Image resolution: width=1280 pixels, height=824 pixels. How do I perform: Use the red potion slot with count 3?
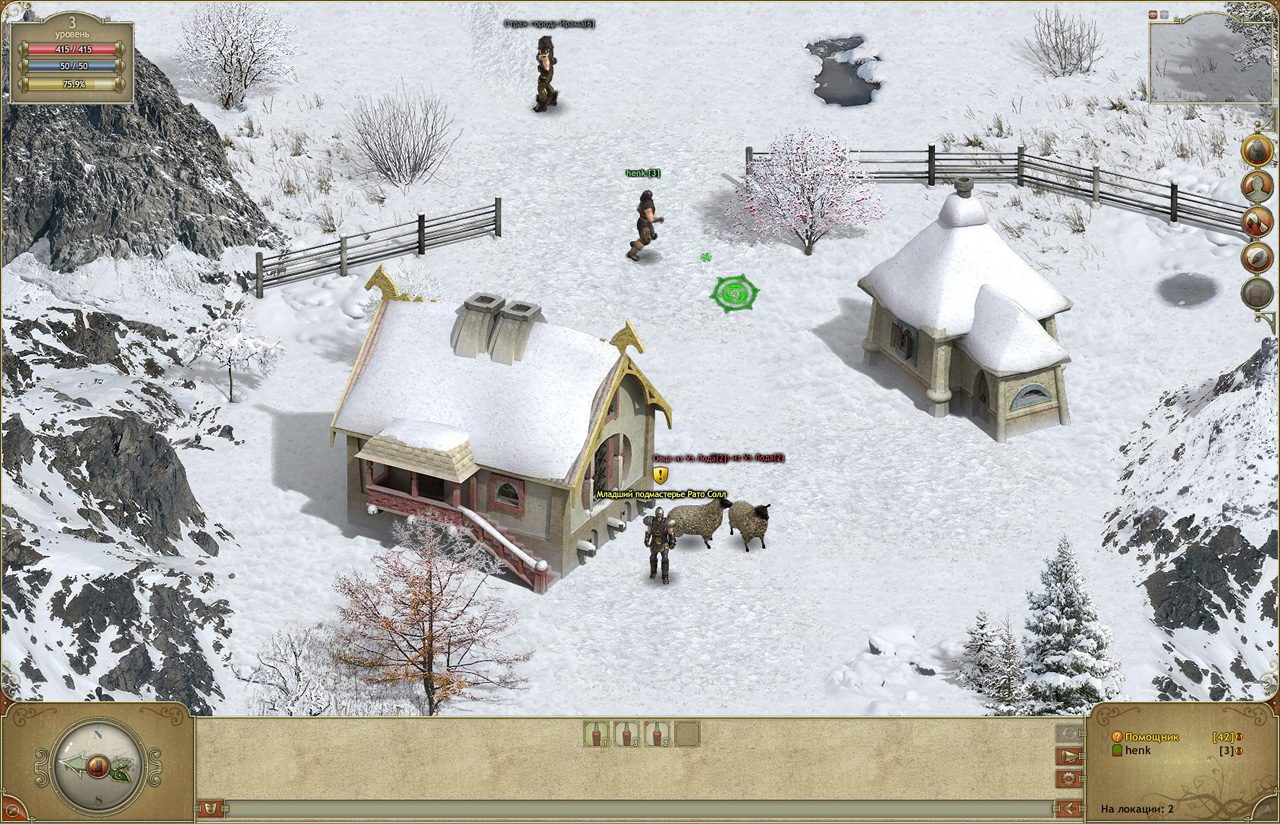[x=627, y=734]
